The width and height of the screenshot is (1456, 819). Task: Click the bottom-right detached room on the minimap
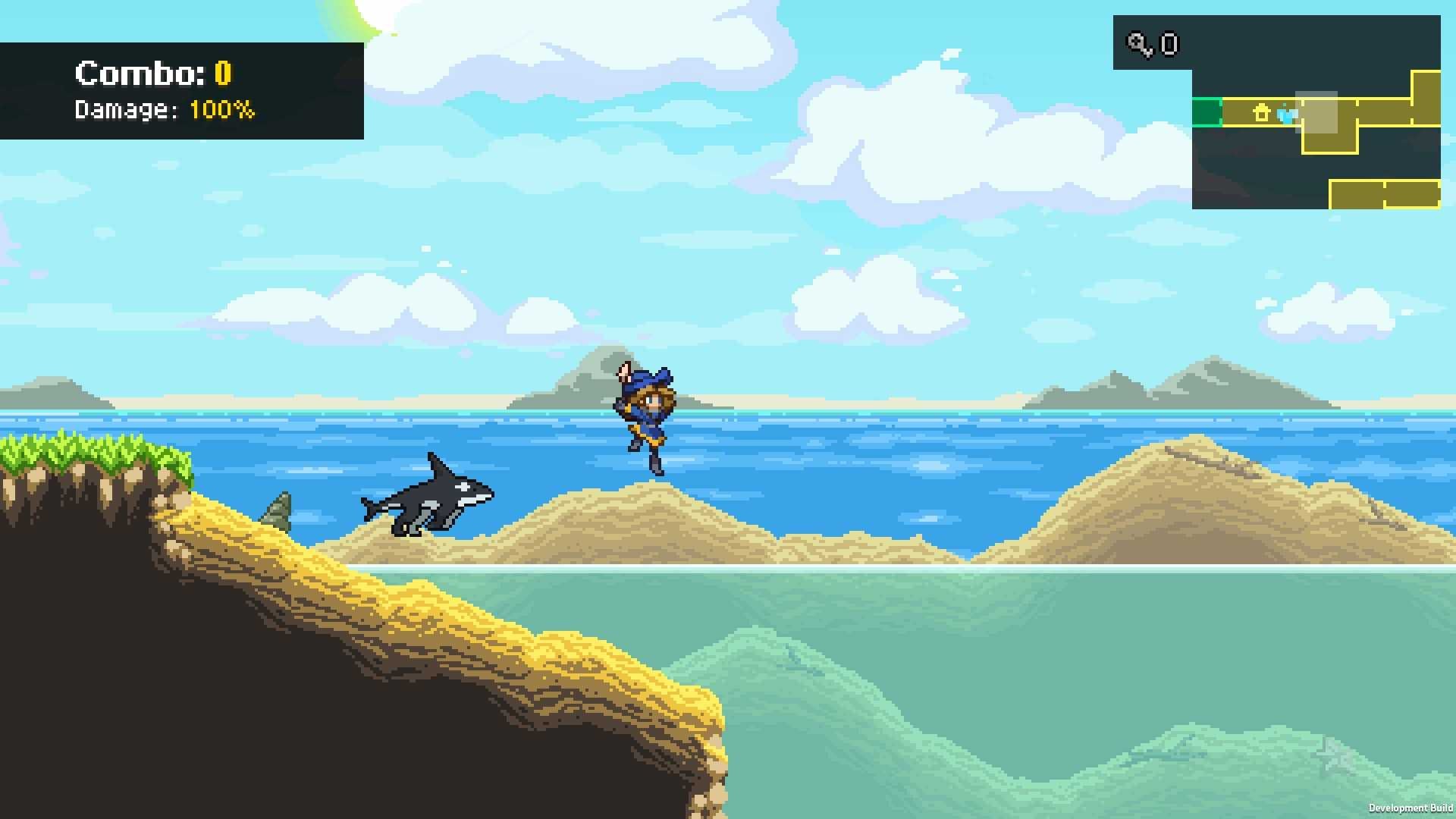click(1384, 194)
